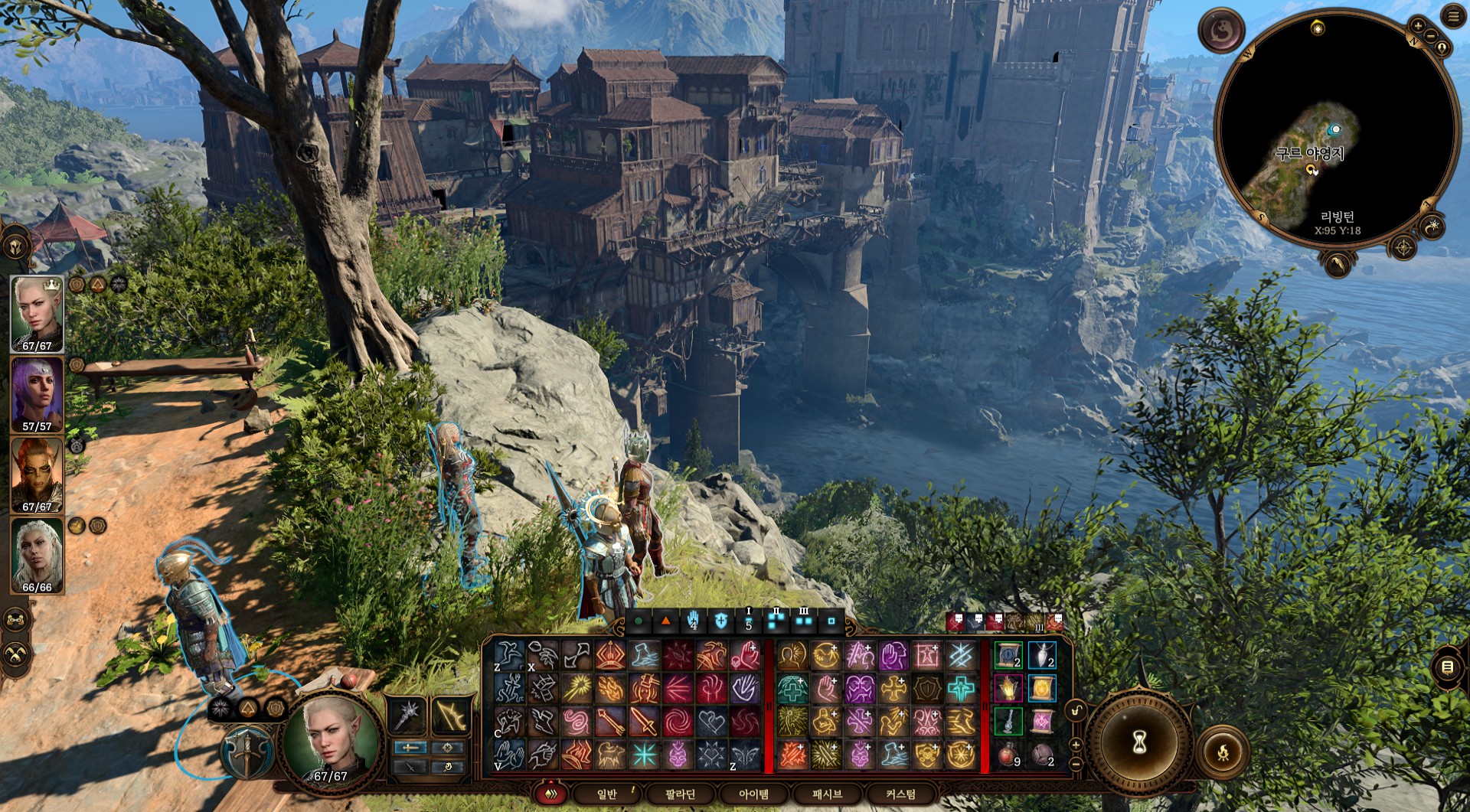The image size is (1470, 812).
Task: Cast the teal cross healing spell
Action: 961,689
